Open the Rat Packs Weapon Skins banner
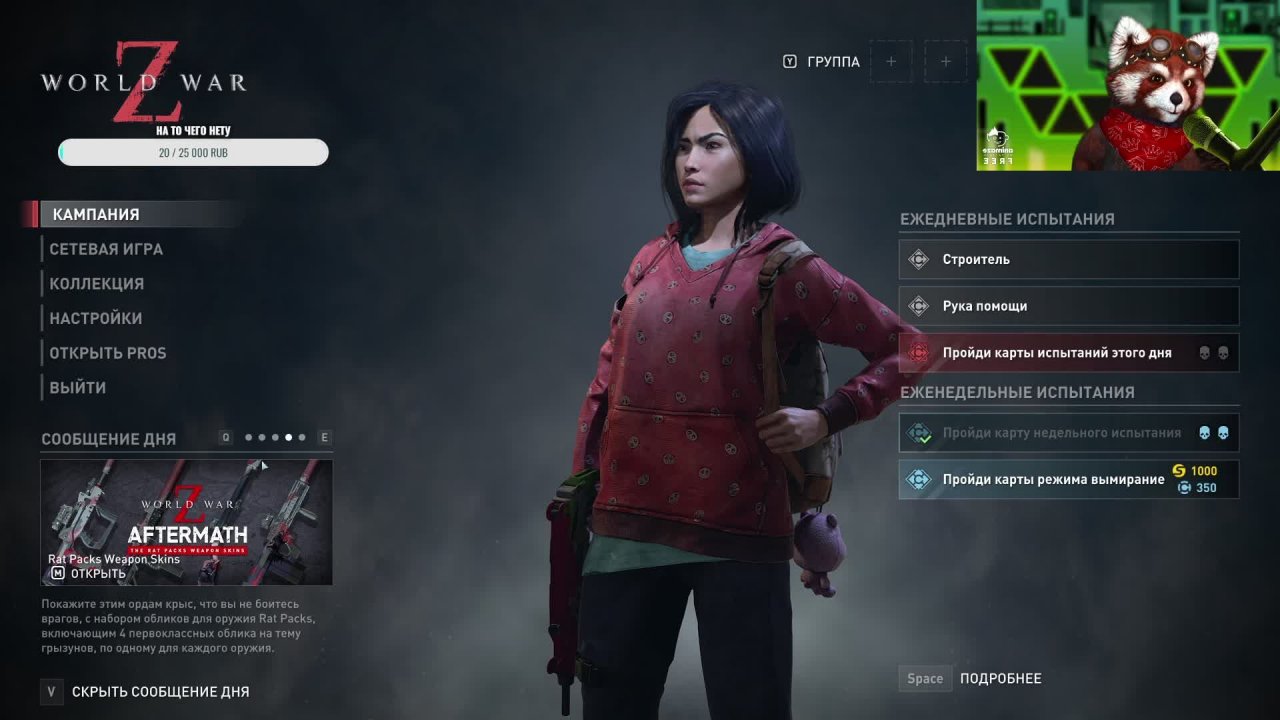1280x720 pixels. click(186, 522)
